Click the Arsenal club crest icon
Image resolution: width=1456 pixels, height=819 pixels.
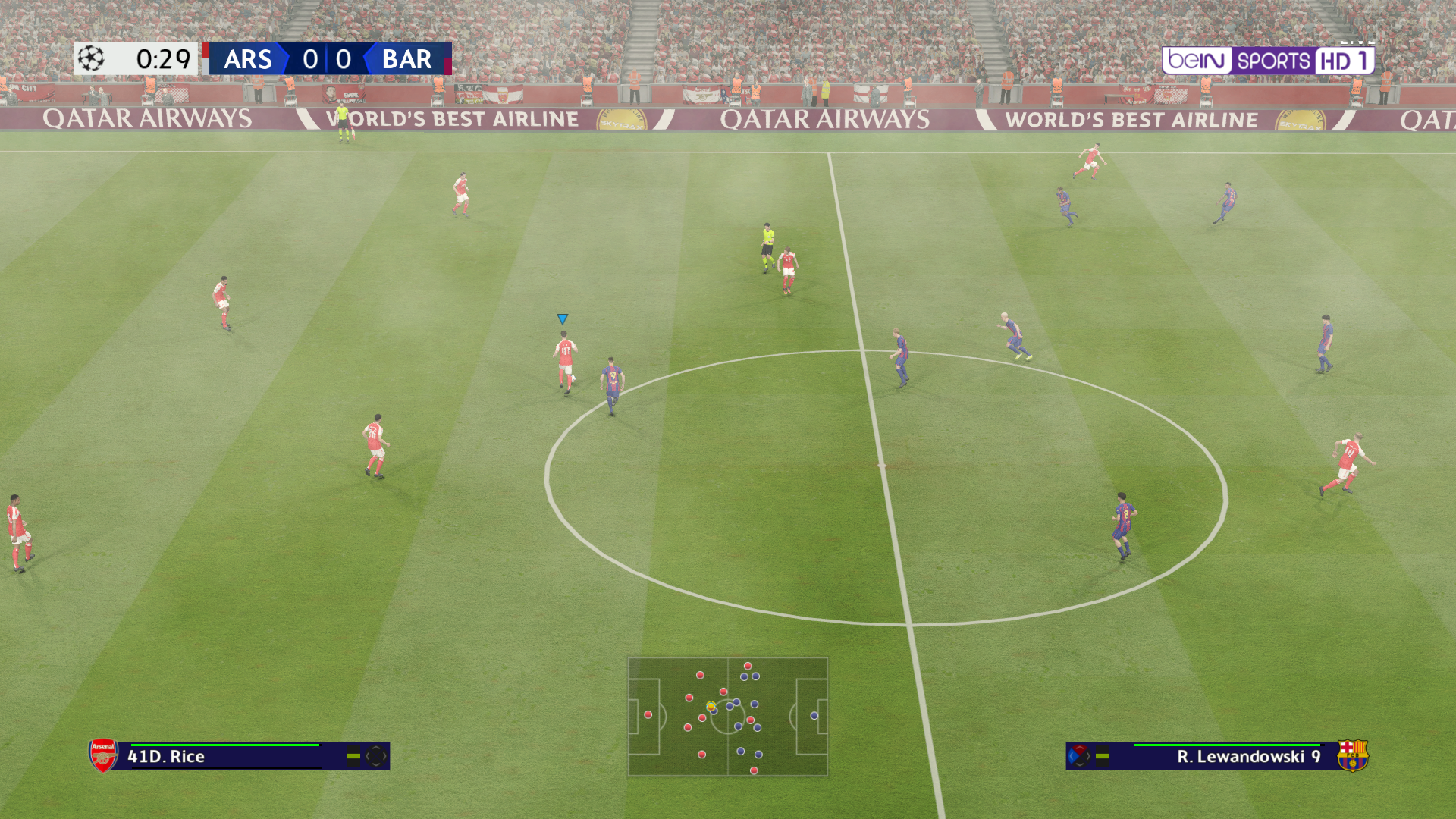click(x=103, y=755)
